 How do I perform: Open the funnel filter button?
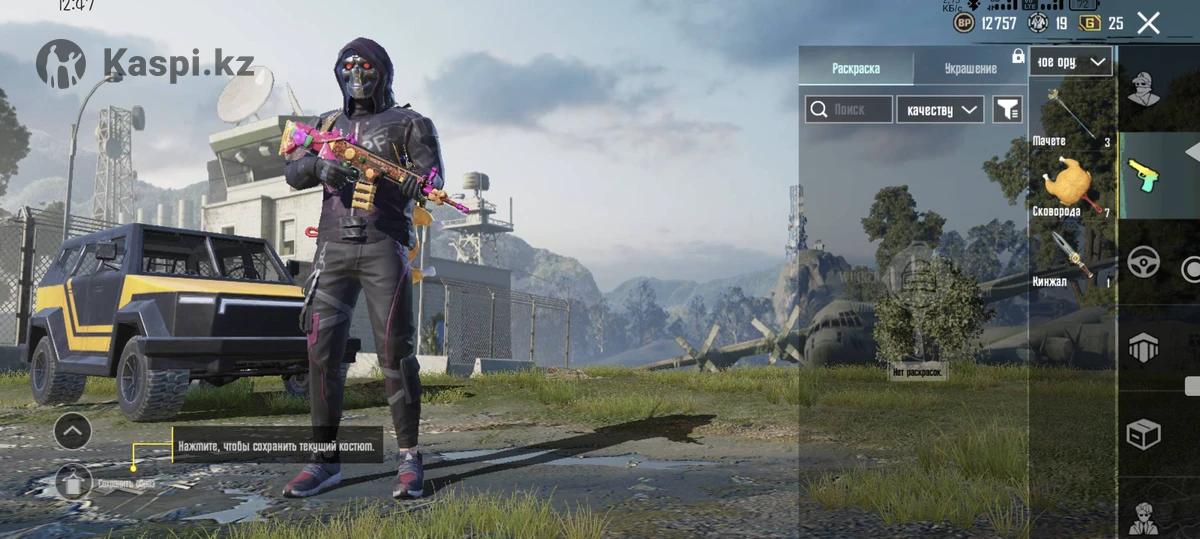pyautogui.click(x=1007, y=110)
